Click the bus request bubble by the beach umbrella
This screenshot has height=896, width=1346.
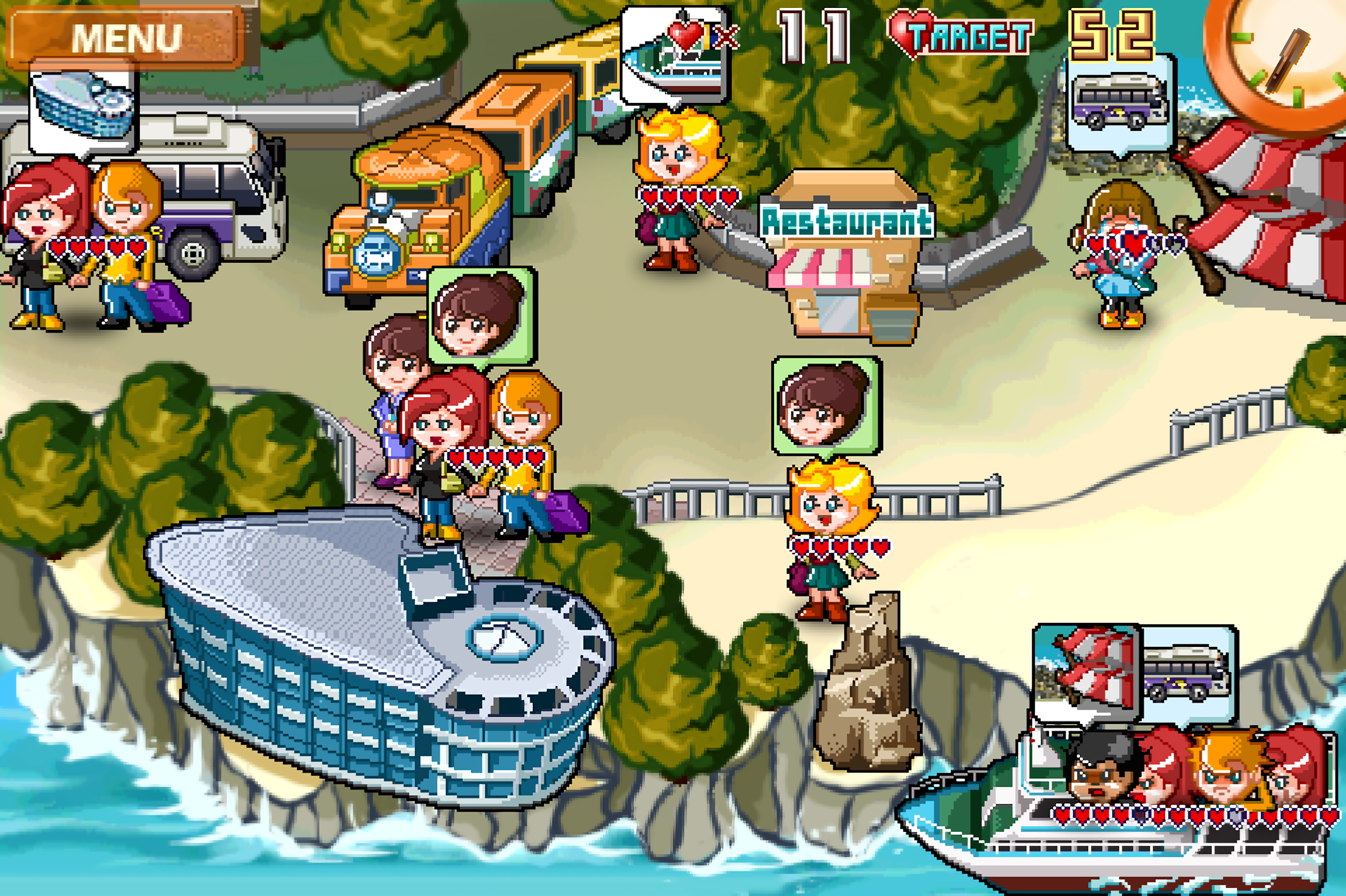[x=1119, y=104]
